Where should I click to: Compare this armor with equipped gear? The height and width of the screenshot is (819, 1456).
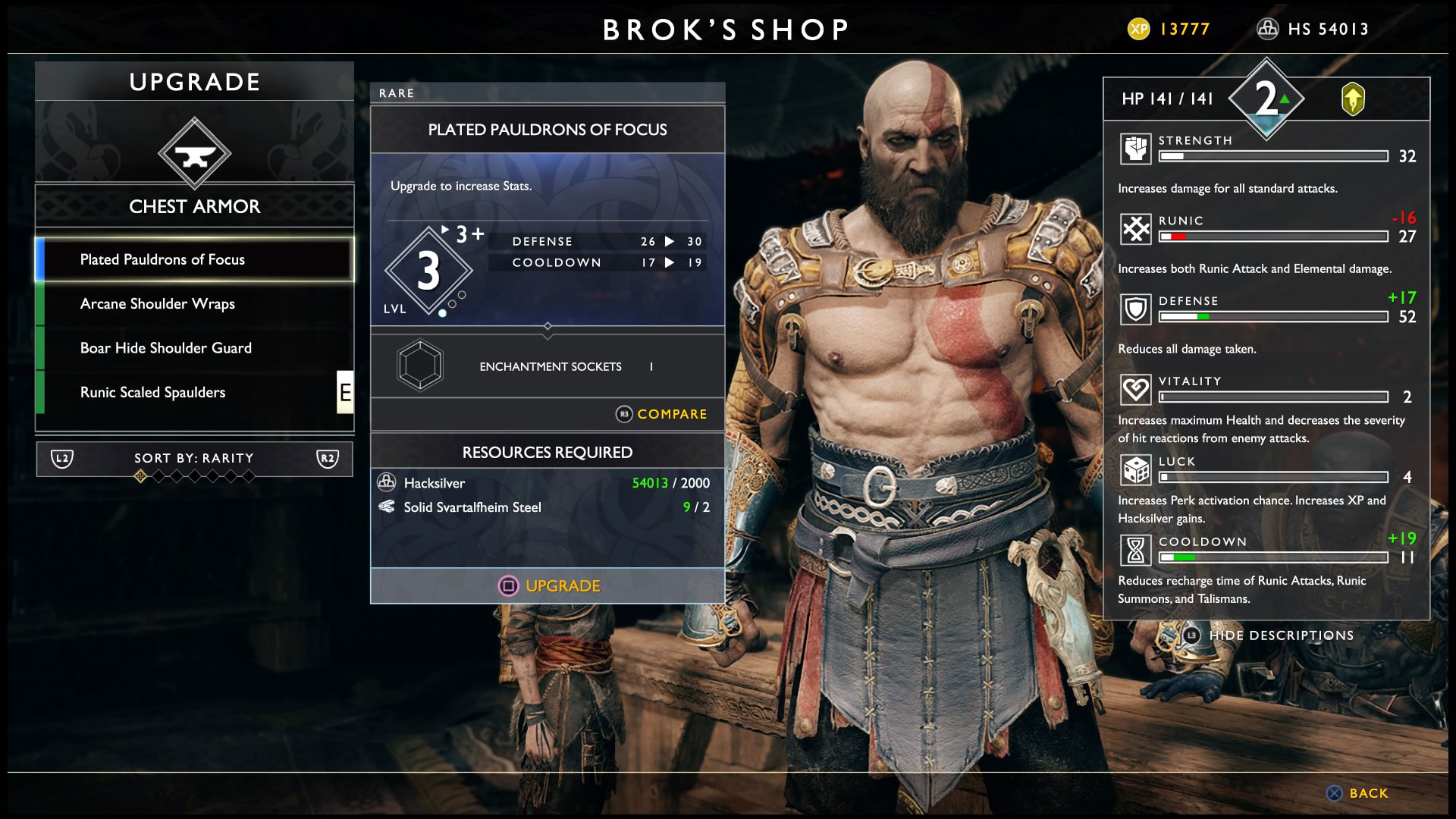click(661, 414)
